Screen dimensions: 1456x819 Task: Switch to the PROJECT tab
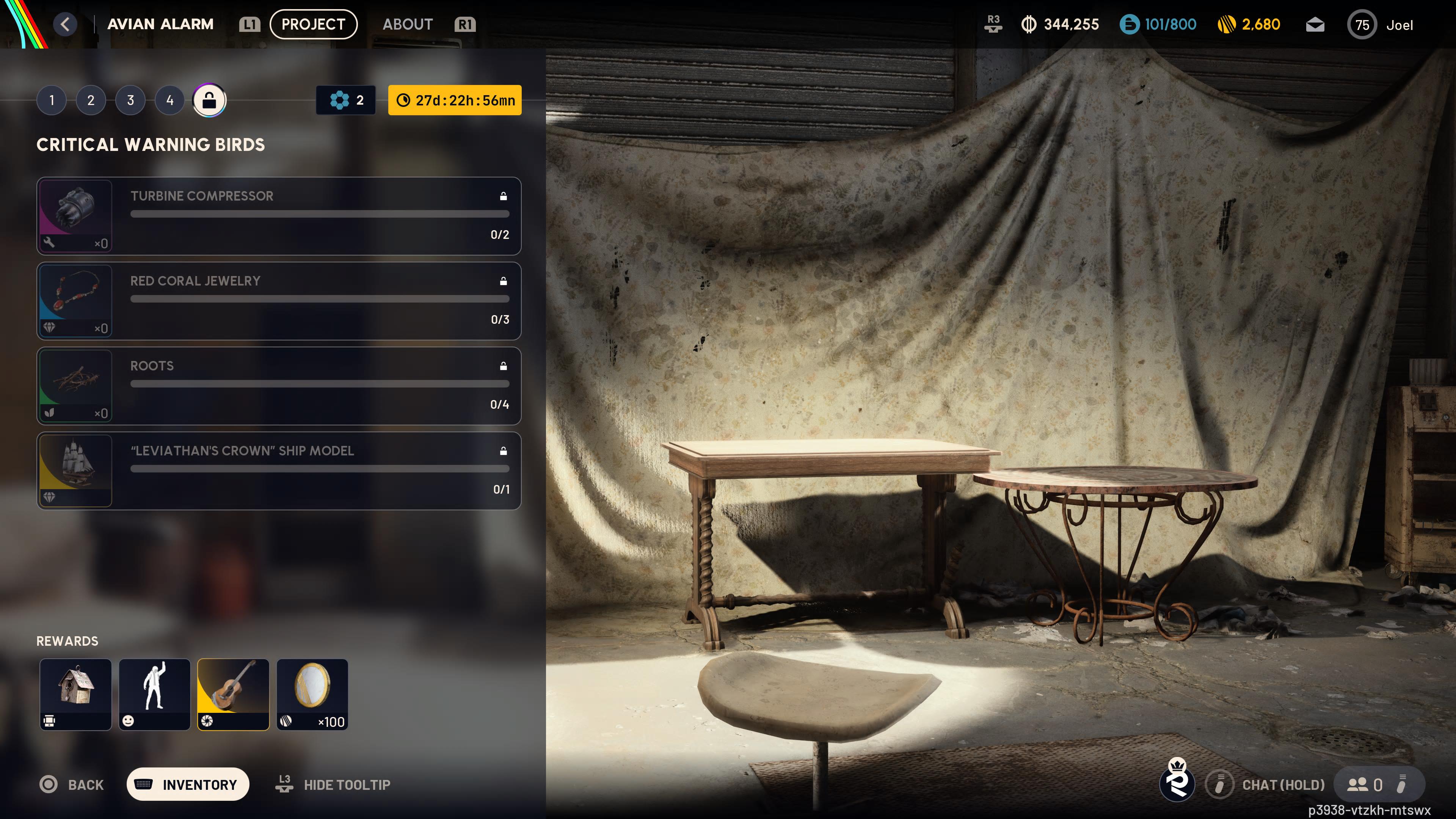pyautogui.click(x=313, y=24)
